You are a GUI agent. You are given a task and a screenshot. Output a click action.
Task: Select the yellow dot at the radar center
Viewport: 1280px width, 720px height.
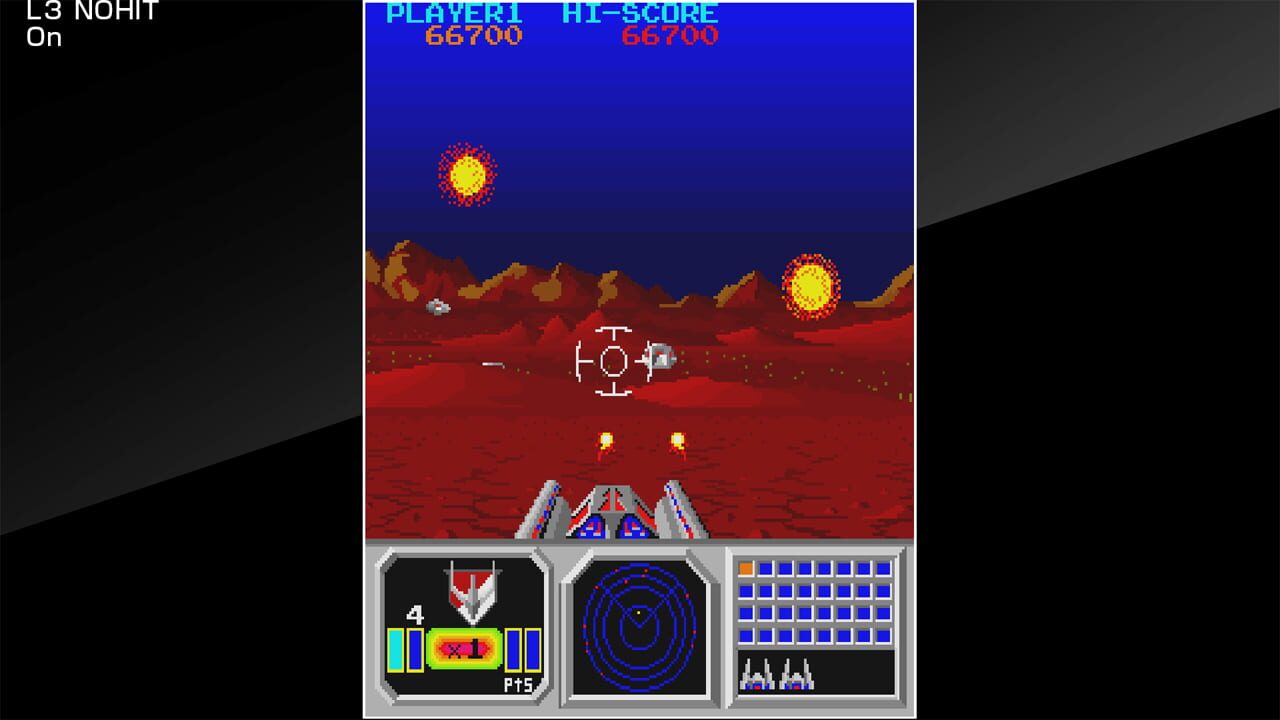coord(637,611)
